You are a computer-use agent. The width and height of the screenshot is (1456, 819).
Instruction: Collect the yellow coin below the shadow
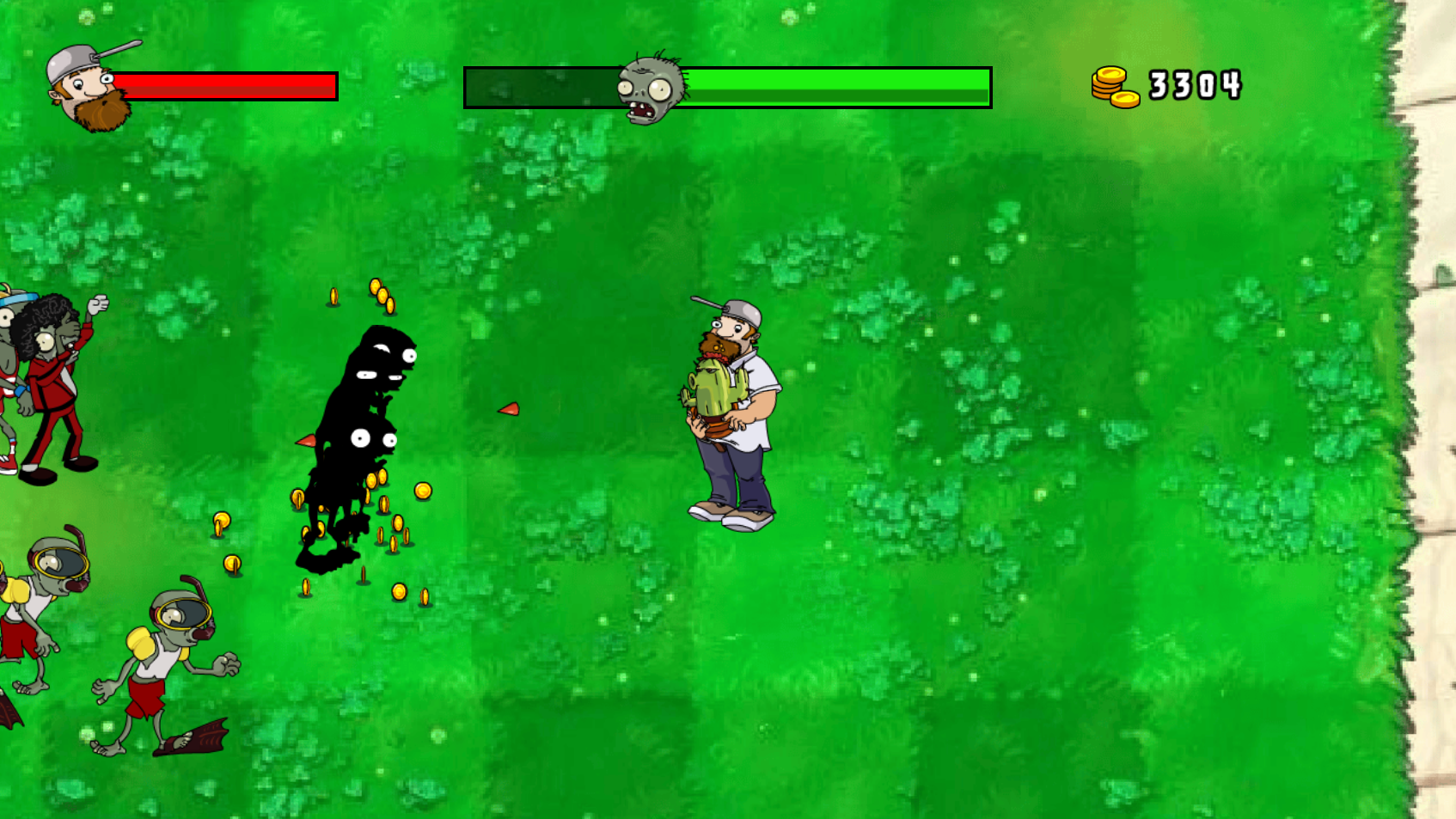click(x=400, y=590)
